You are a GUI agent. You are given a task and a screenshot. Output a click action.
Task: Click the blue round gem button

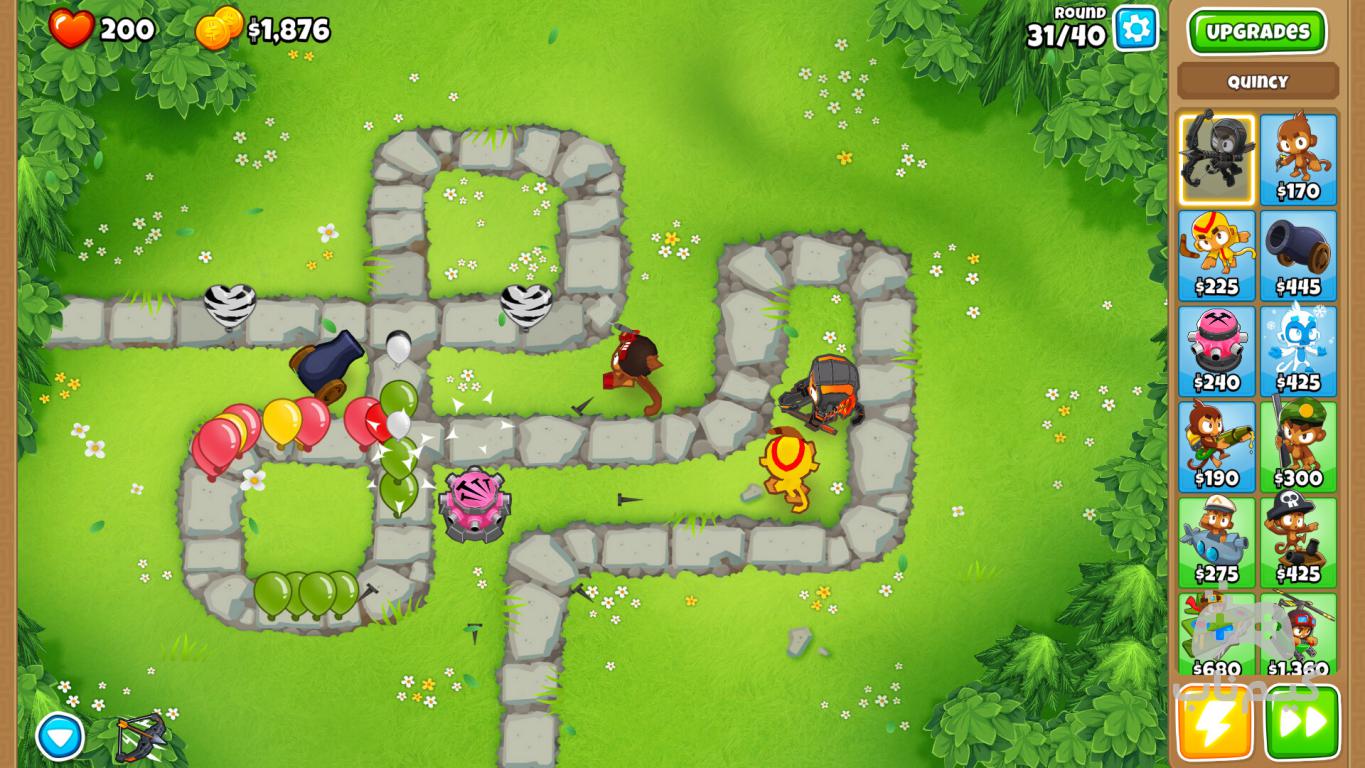(60, 737)
